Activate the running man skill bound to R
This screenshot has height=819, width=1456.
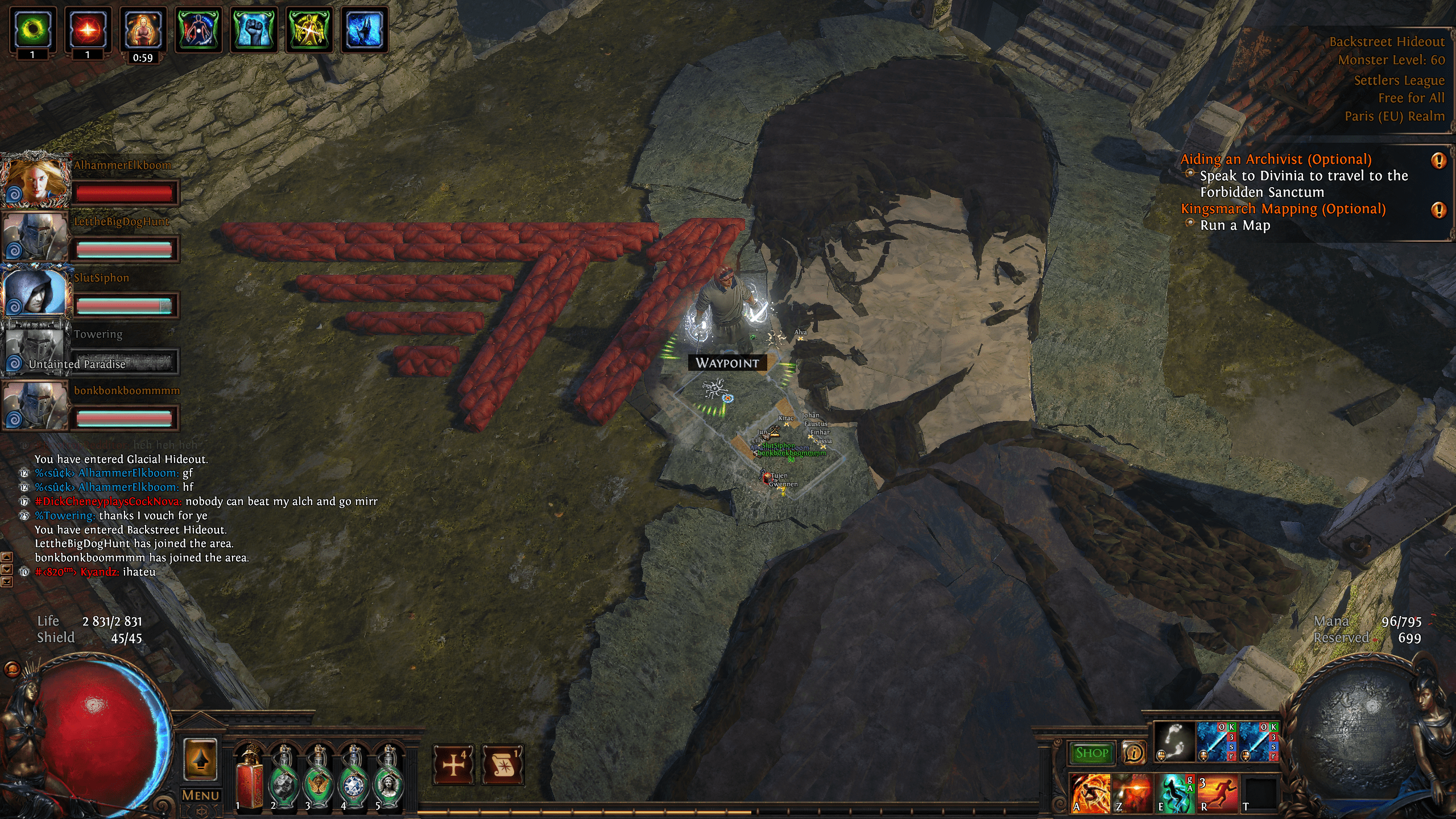point(1217,793)
